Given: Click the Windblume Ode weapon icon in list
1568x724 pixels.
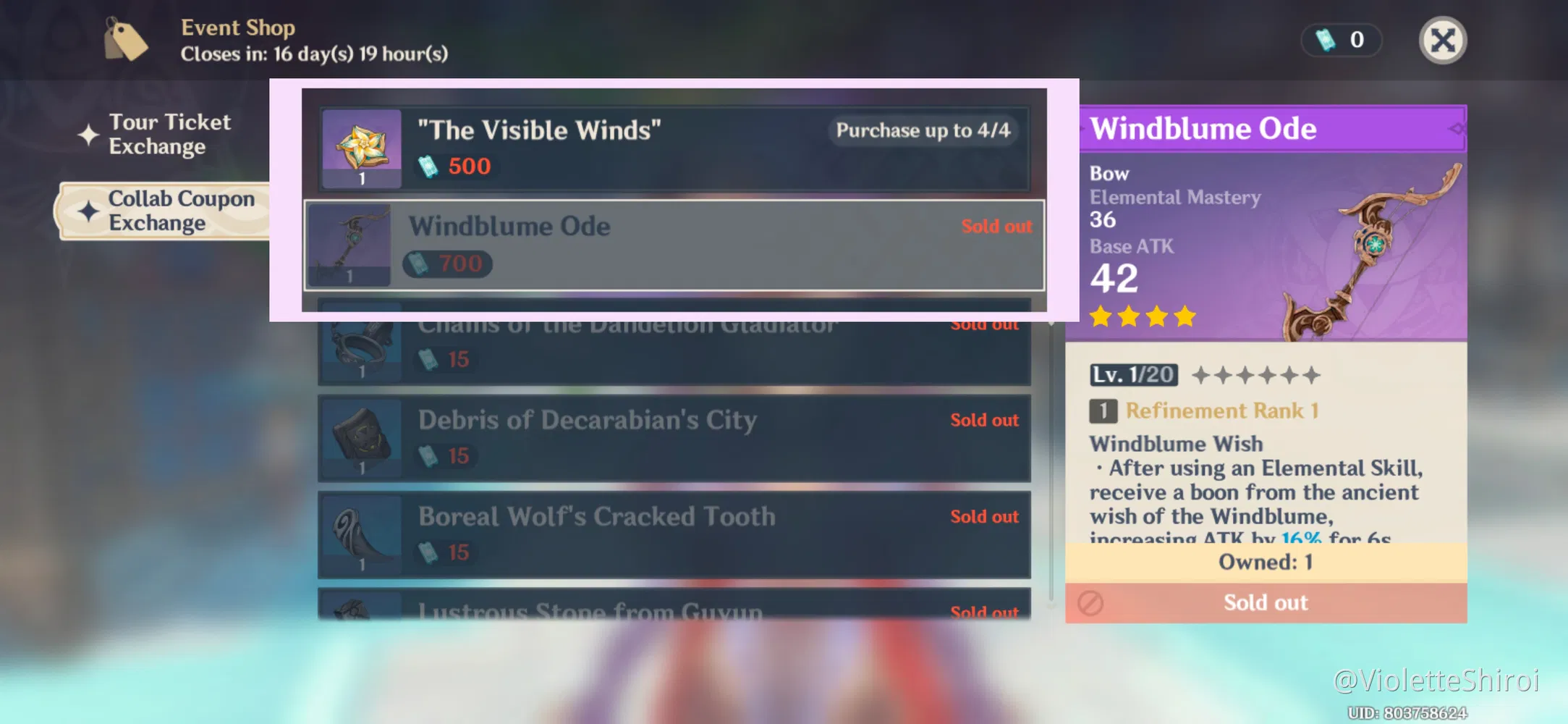Looking at the screenshot, I should click(350, 245).
